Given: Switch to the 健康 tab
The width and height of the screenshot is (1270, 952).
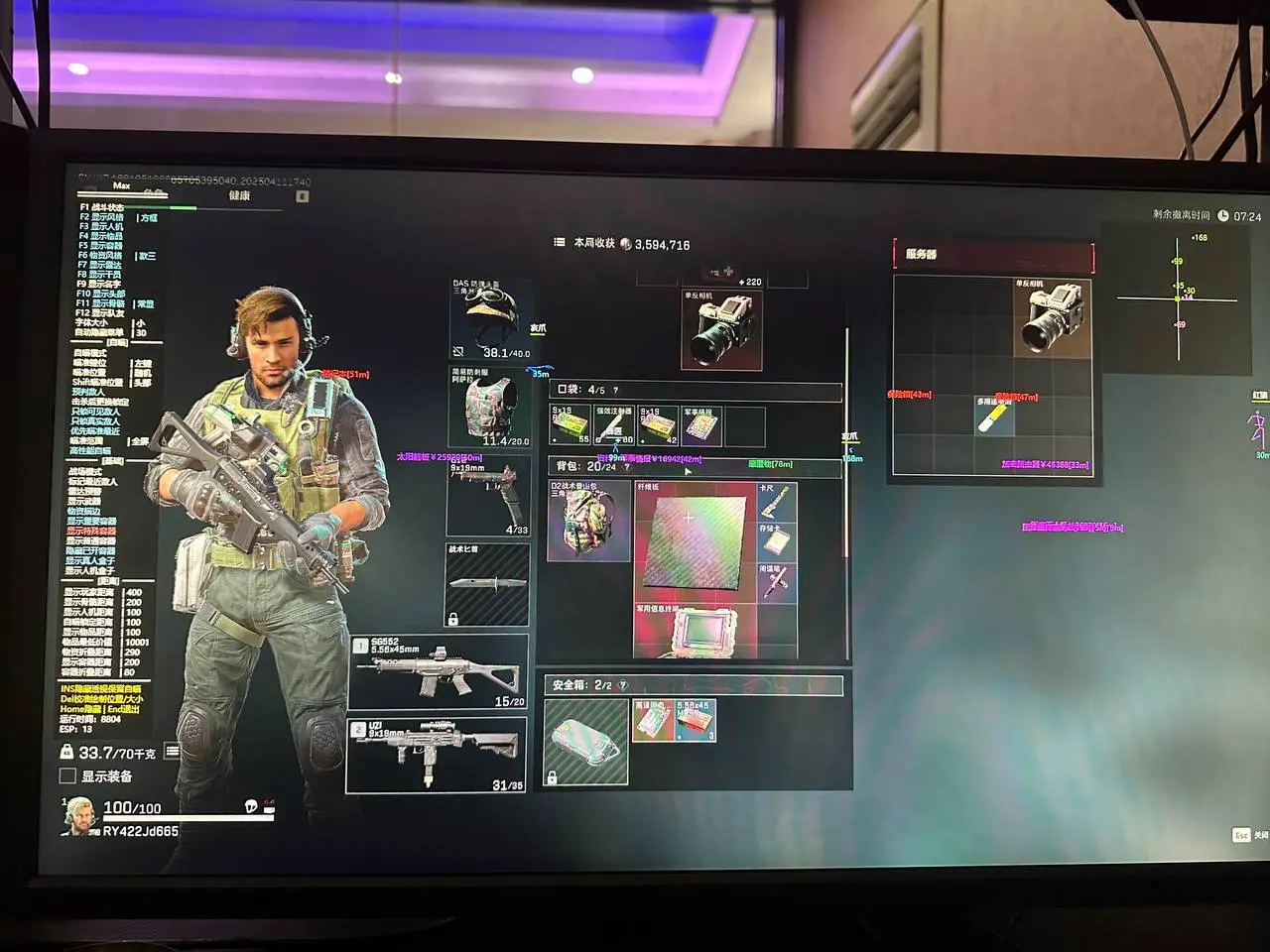Looking at the screenshot, I should click(240, 196).
